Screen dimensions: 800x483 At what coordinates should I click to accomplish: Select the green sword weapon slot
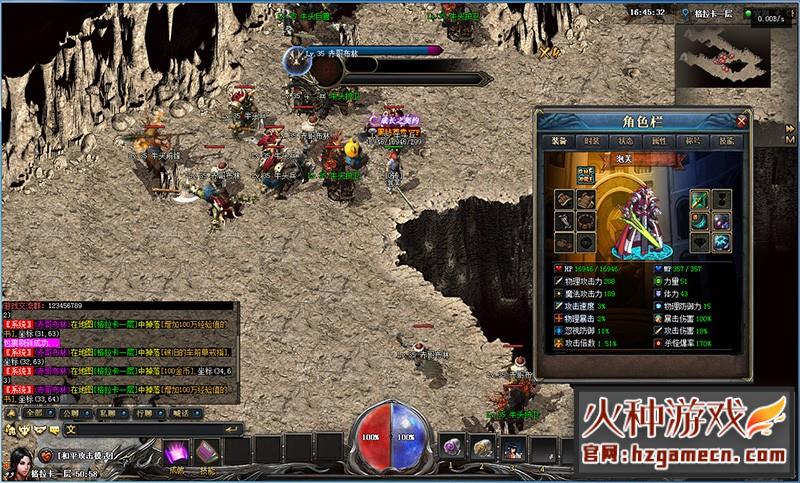pos(699,198)
